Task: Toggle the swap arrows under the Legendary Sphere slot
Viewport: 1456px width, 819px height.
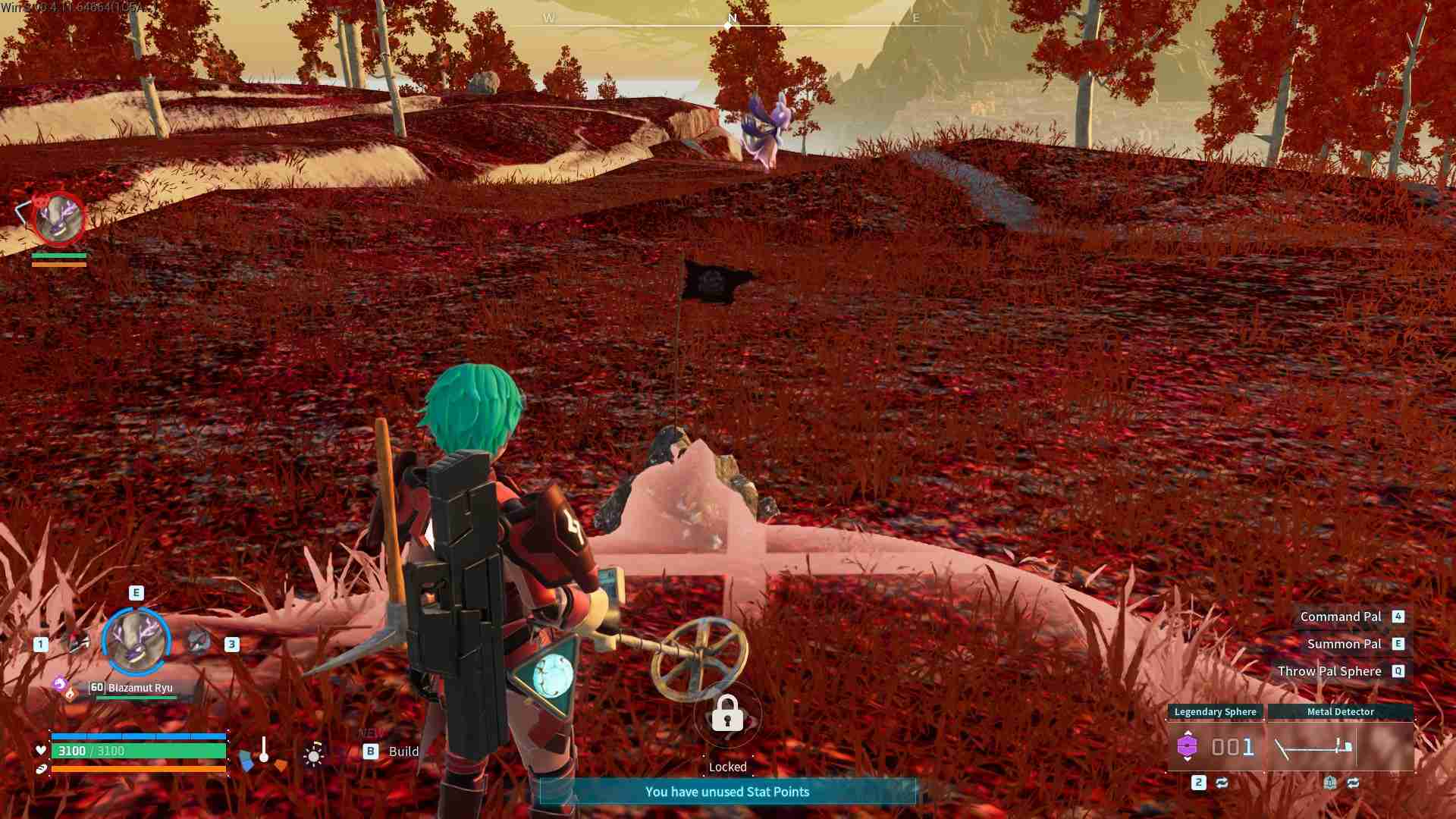Action: 1222,783
